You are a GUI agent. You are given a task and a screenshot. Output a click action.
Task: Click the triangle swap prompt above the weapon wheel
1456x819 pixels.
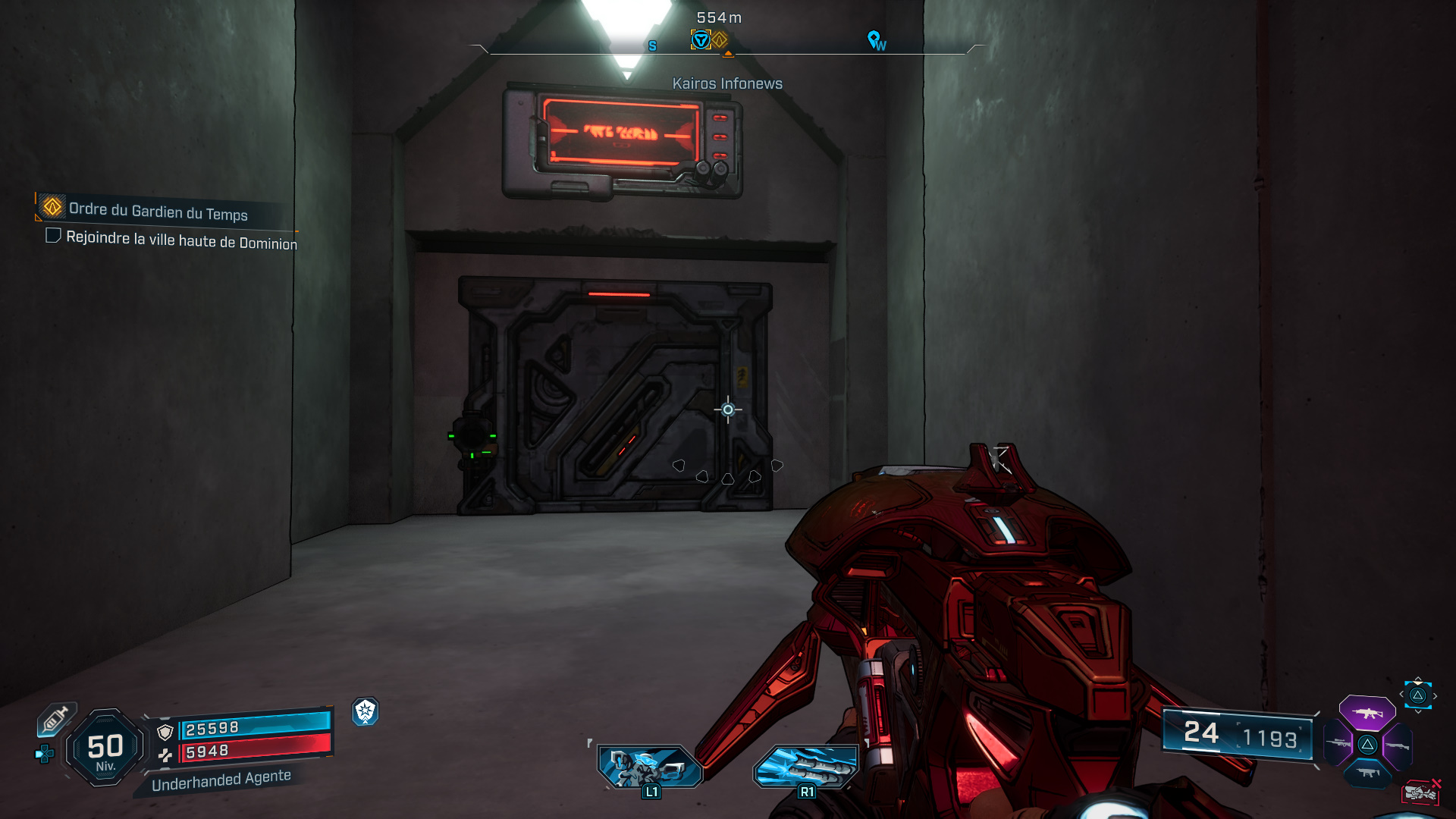coord(1417,695)
